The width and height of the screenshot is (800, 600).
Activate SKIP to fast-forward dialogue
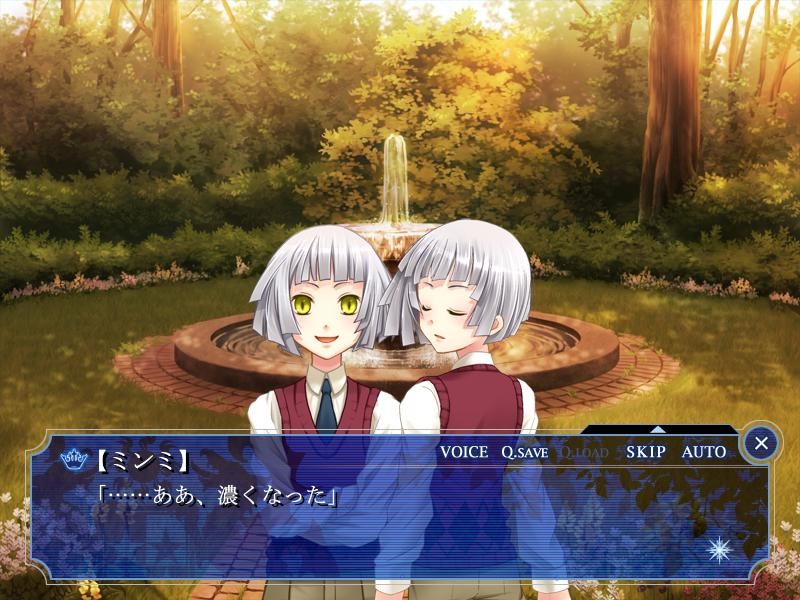pos(645,452)
